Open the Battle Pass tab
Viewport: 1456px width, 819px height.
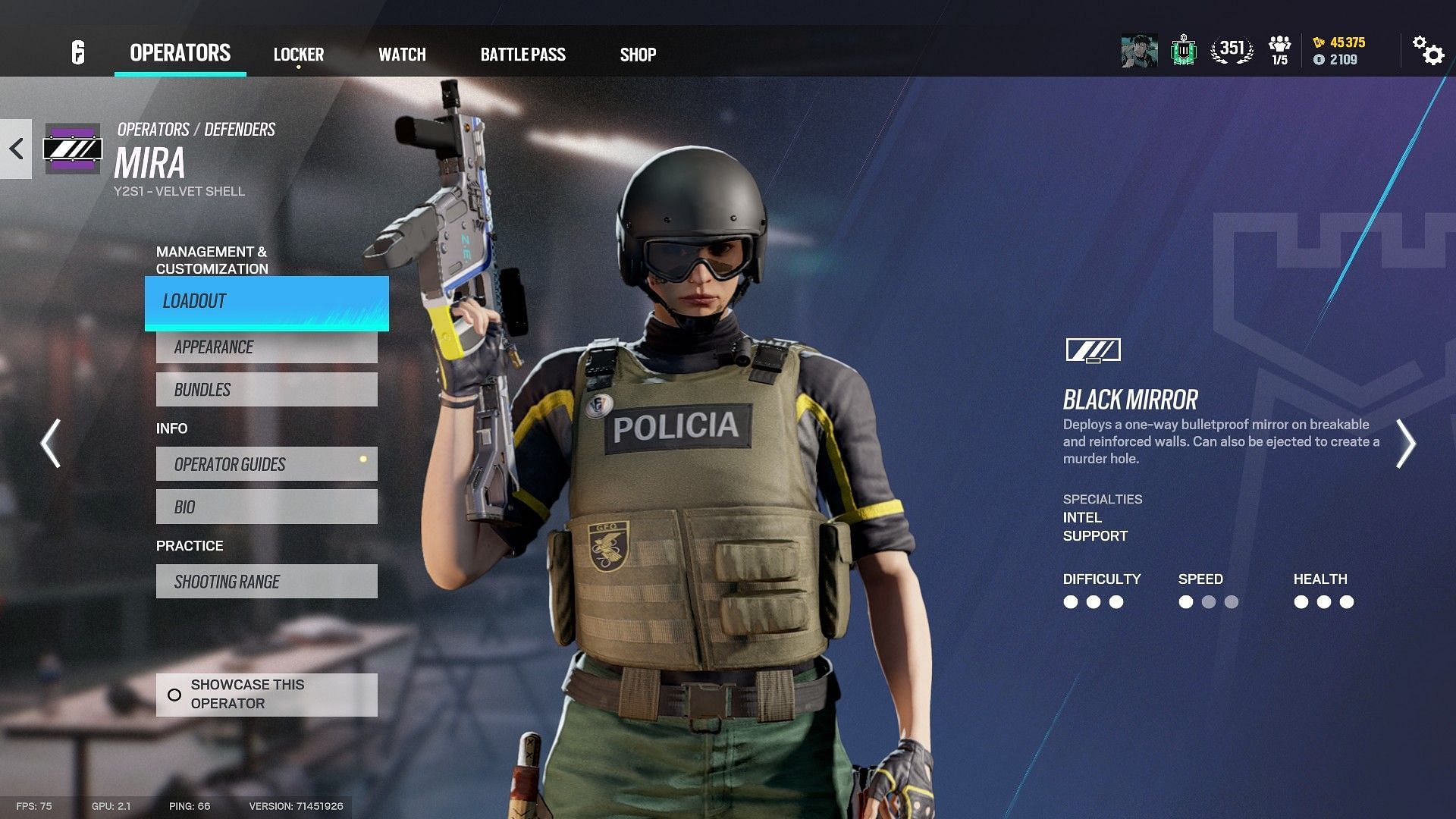coord(522,55)
